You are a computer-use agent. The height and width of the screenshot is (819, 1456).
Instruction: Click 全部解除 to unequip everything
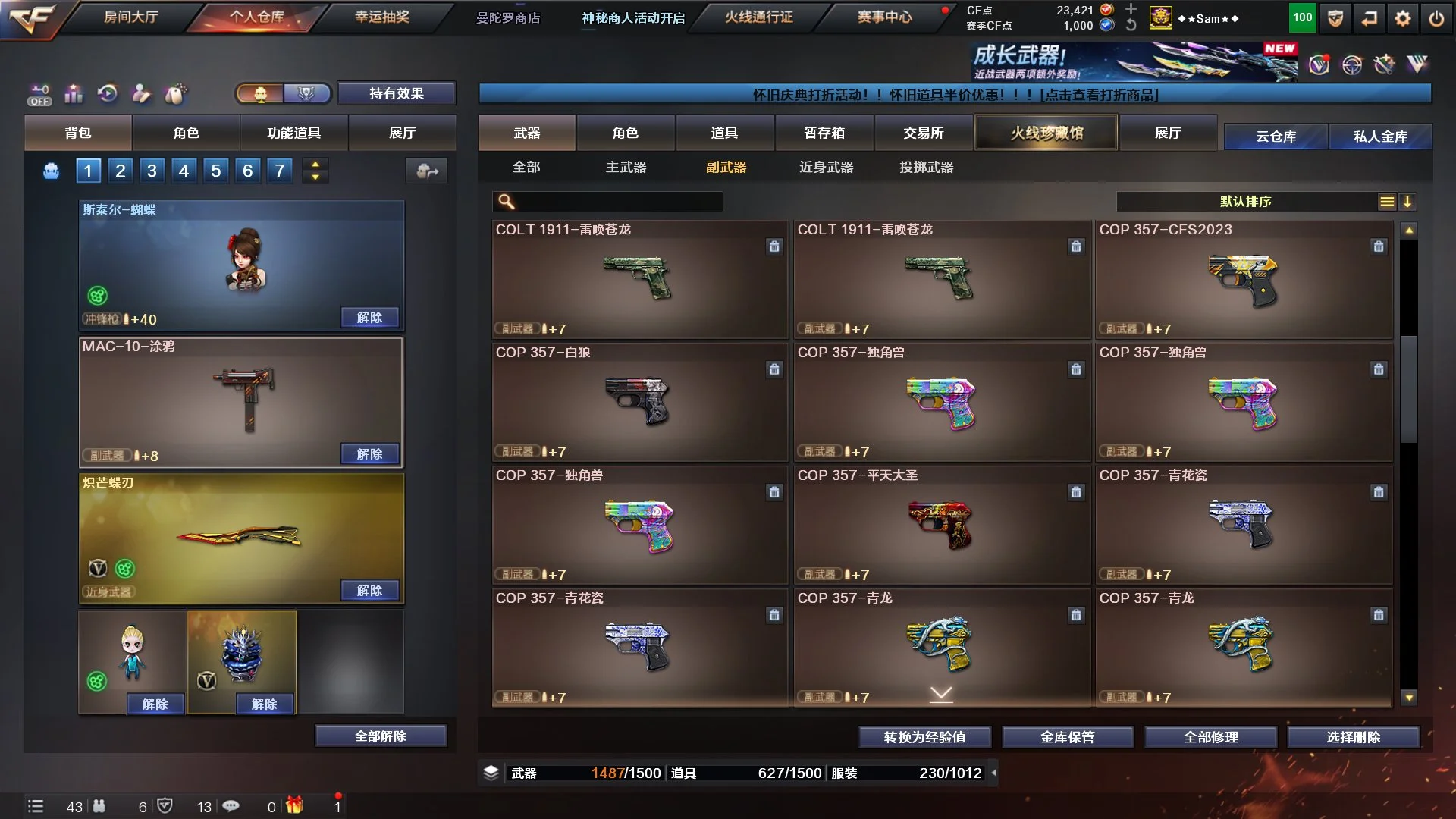tap(380, 736)
